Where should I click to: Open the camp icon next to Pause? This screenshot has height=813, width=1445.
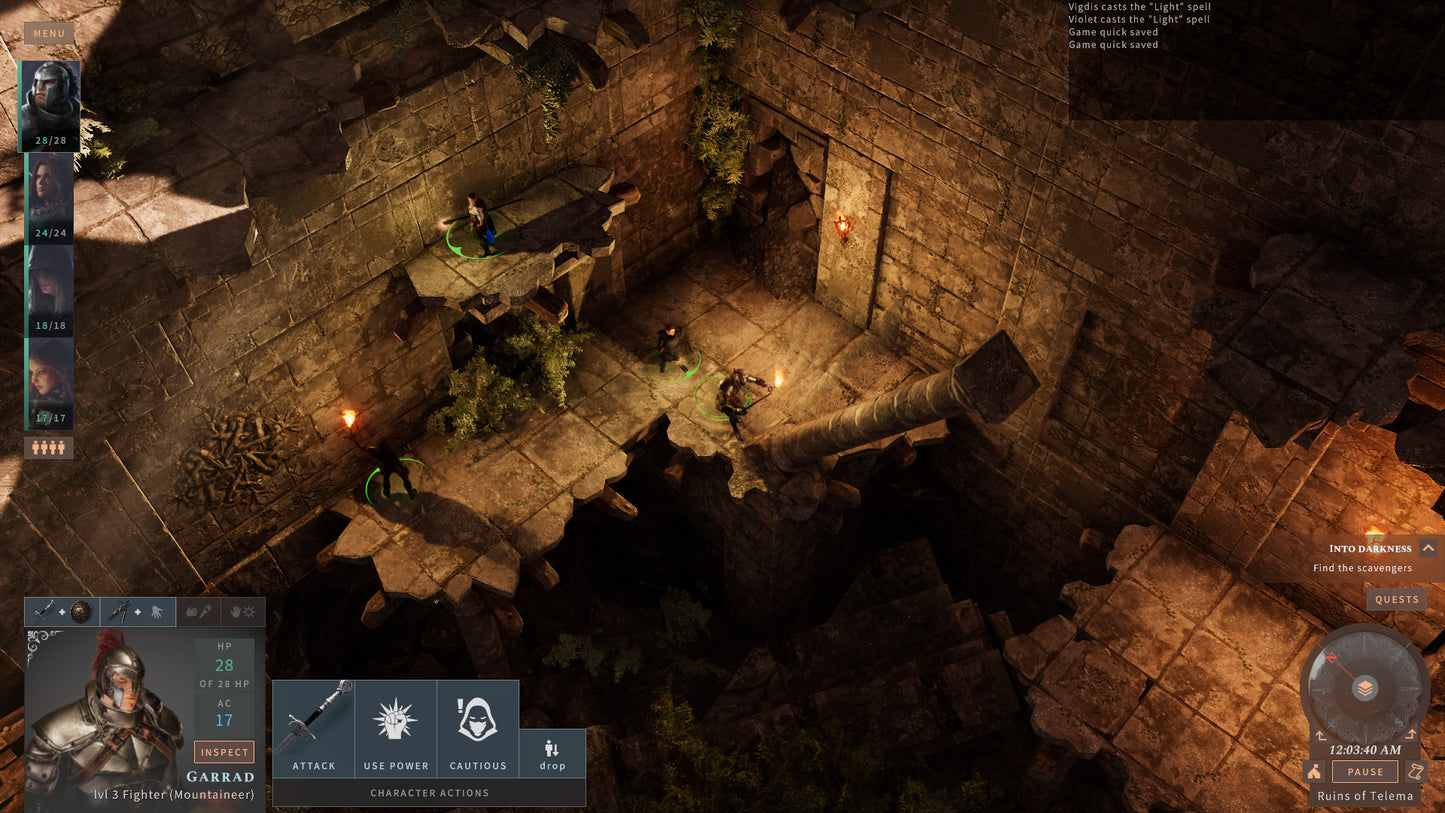[1315, 771]
